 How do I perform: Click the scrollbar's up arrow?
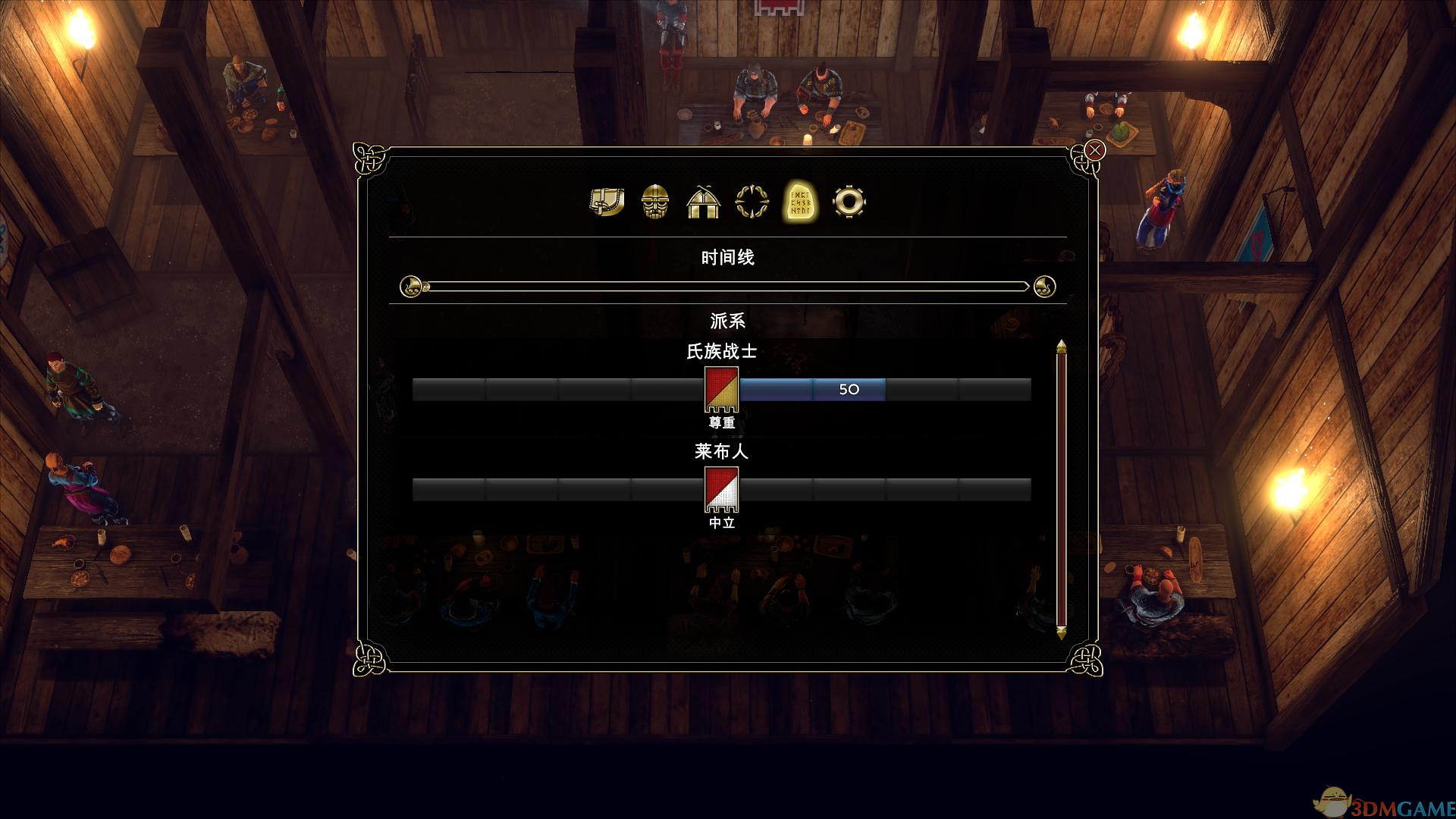click(x=1062, y=347)
